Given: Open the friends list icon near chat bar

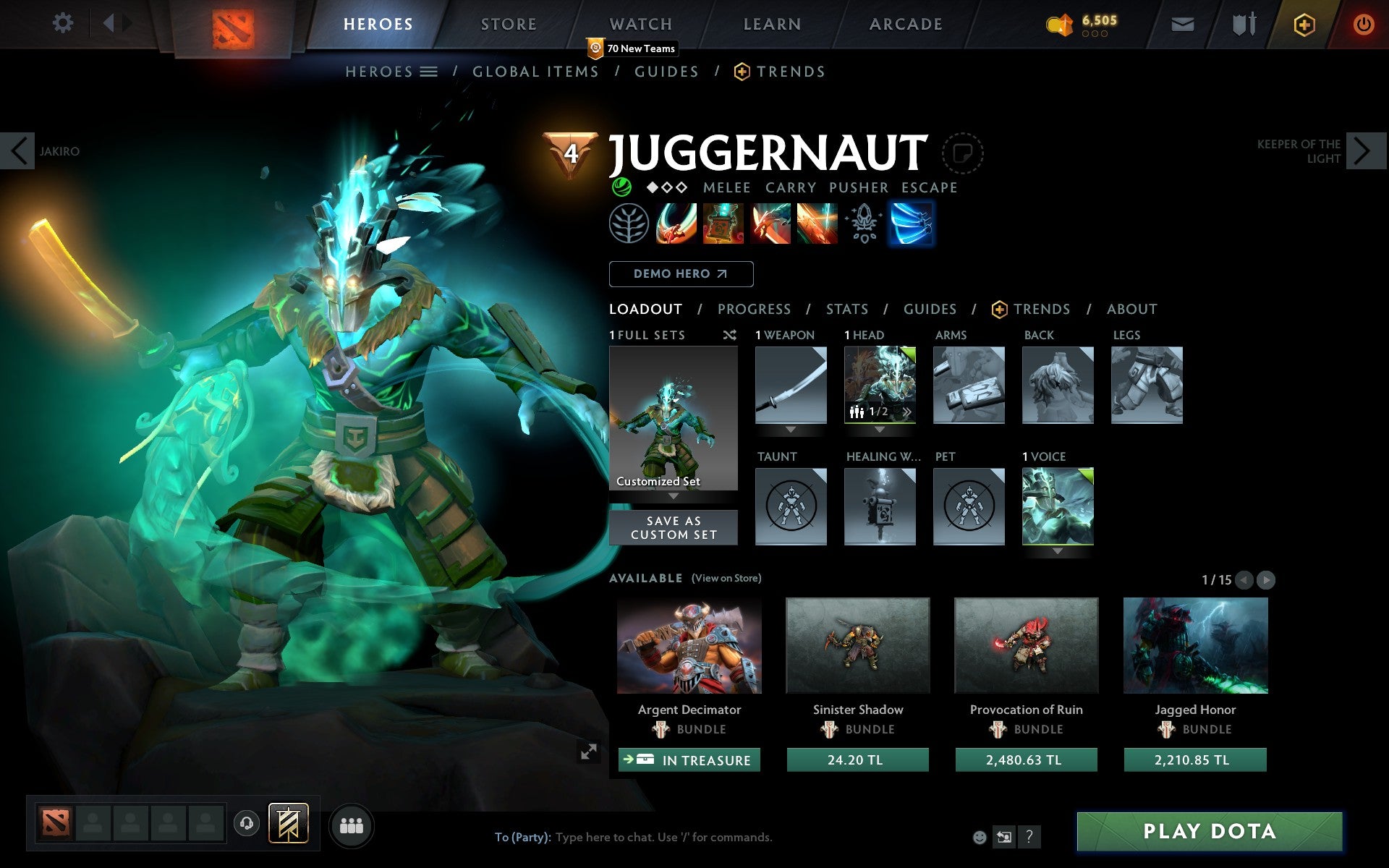Looking at the screenshot, I should [352, 825].
